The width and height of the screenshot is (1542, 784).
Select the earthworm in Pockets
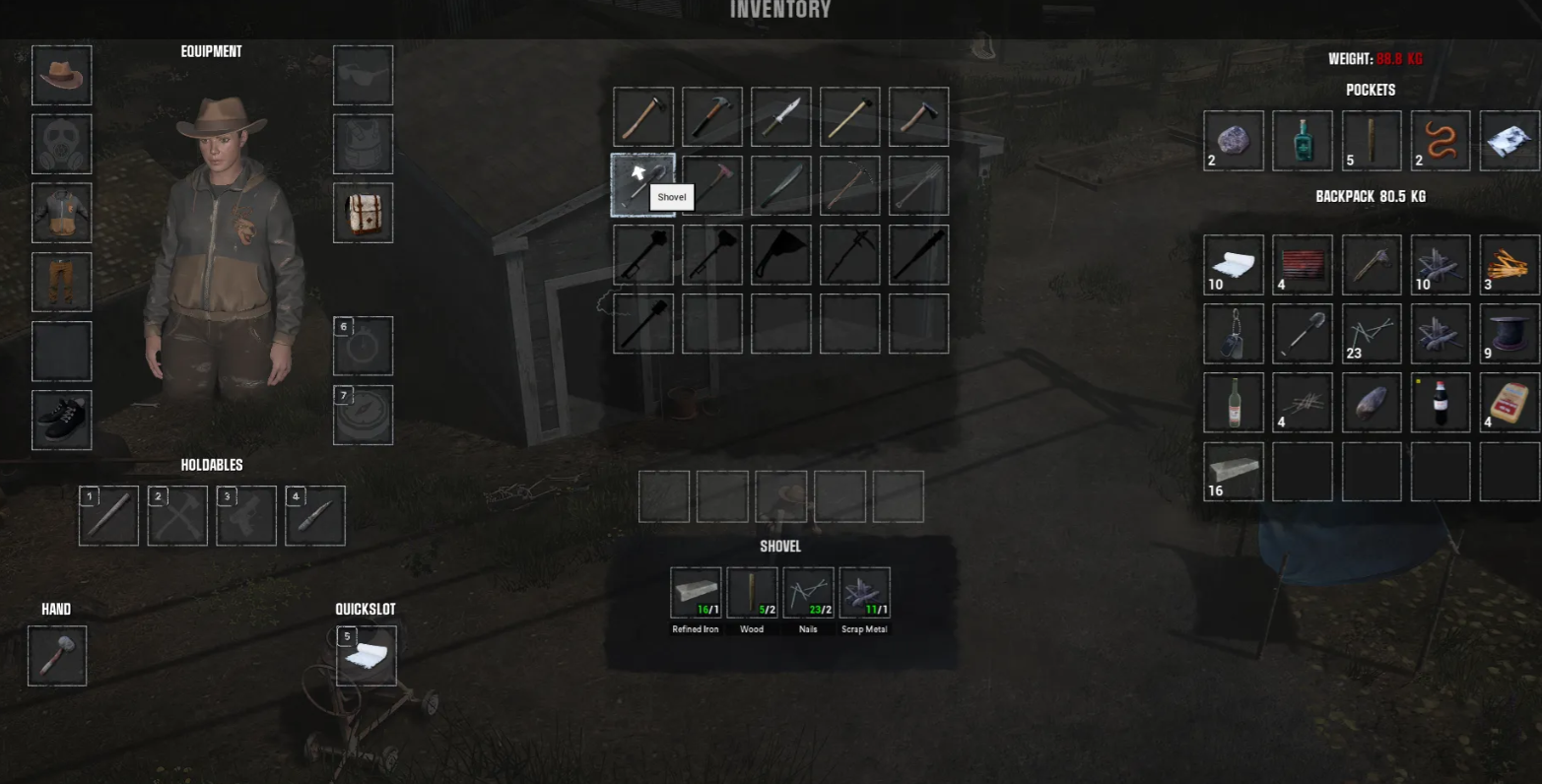(x=1440, y=141)
